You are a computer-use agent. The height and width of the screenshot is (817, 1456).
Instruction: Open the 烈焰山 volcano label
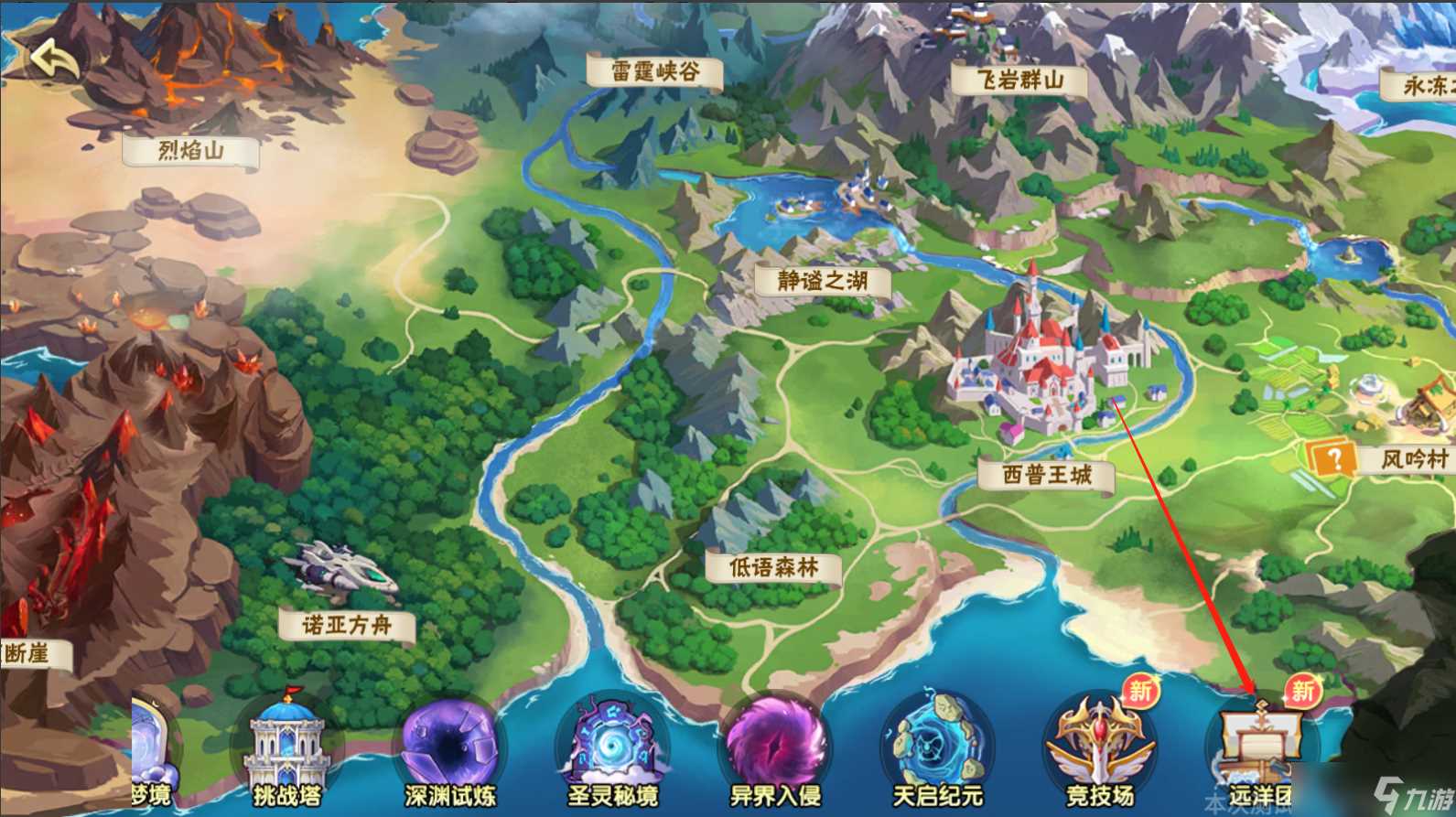pos(189,150)
